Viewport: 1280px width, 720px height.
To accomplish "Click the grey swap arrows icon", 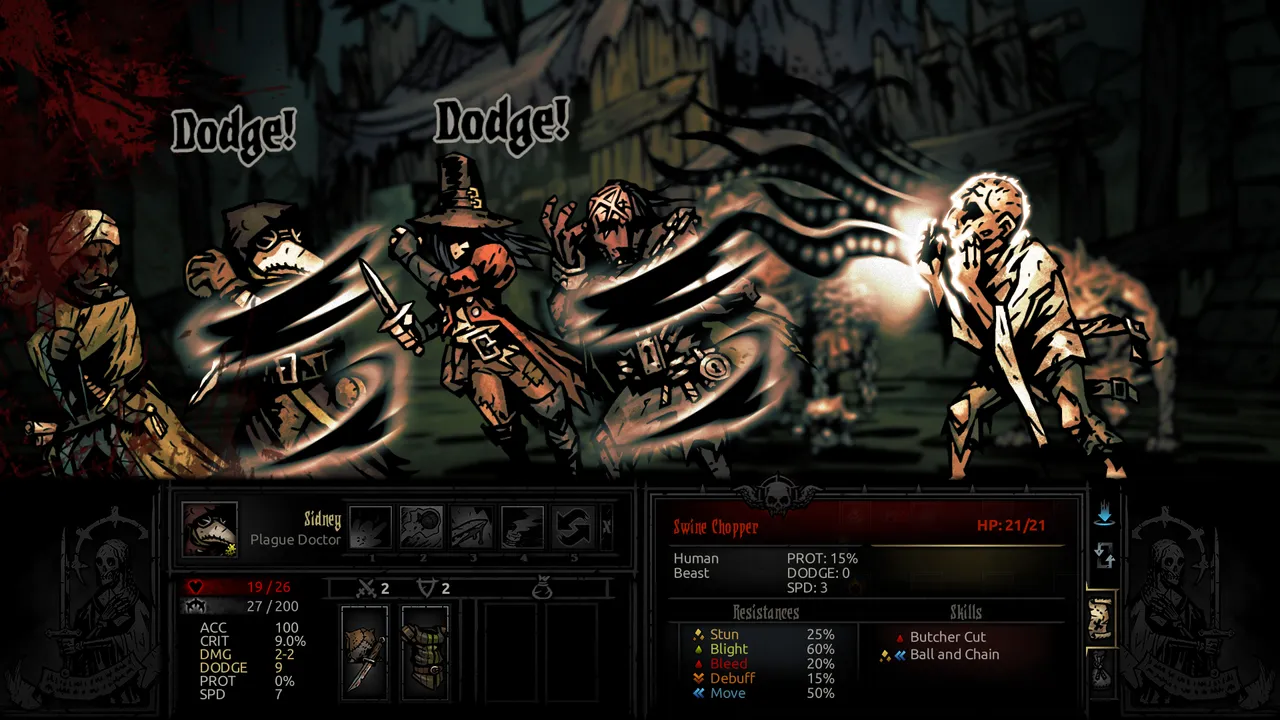I will point(1104,555).
